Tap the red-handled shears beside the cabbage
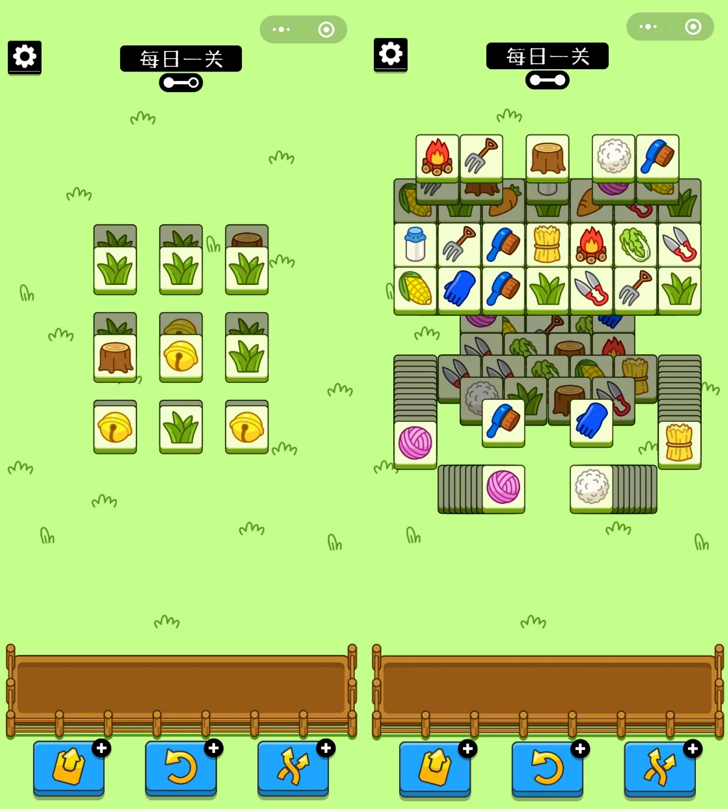The image size is (728, 809). [679, 245]
